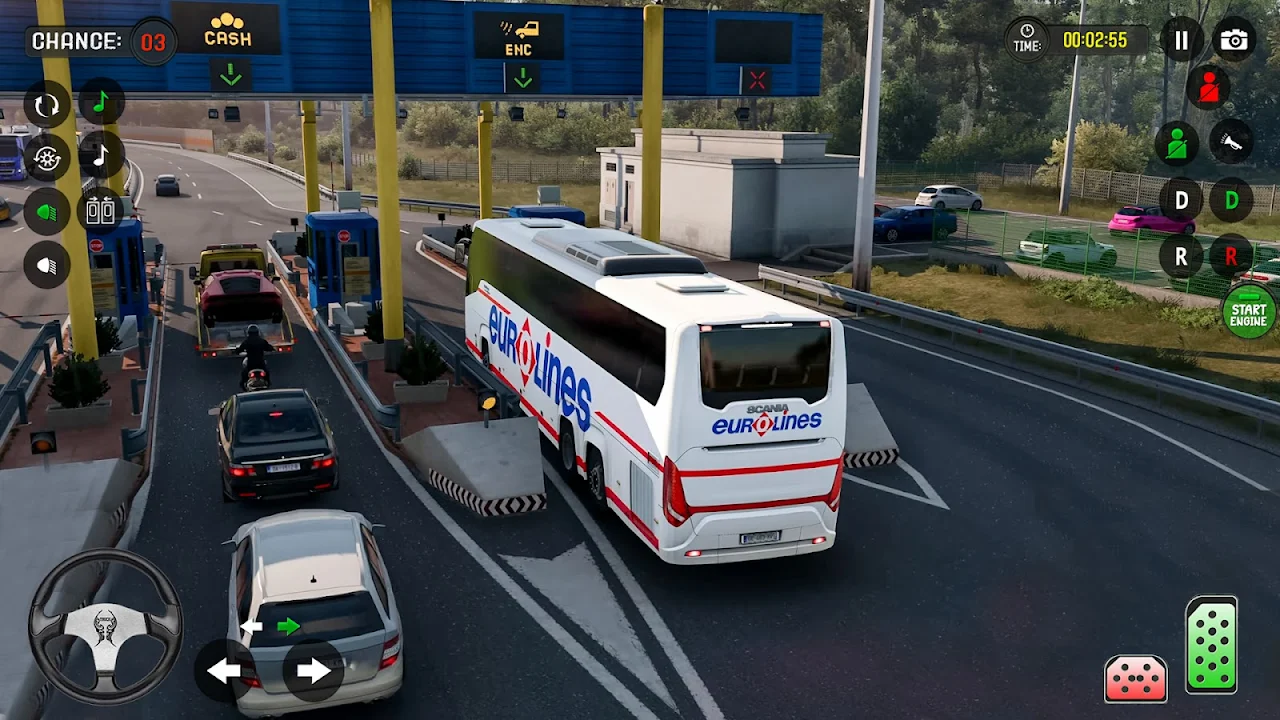This screenshot has width=1280, height=720.
Task: Click the white headlight icon
Action: [x=47, y=265]
